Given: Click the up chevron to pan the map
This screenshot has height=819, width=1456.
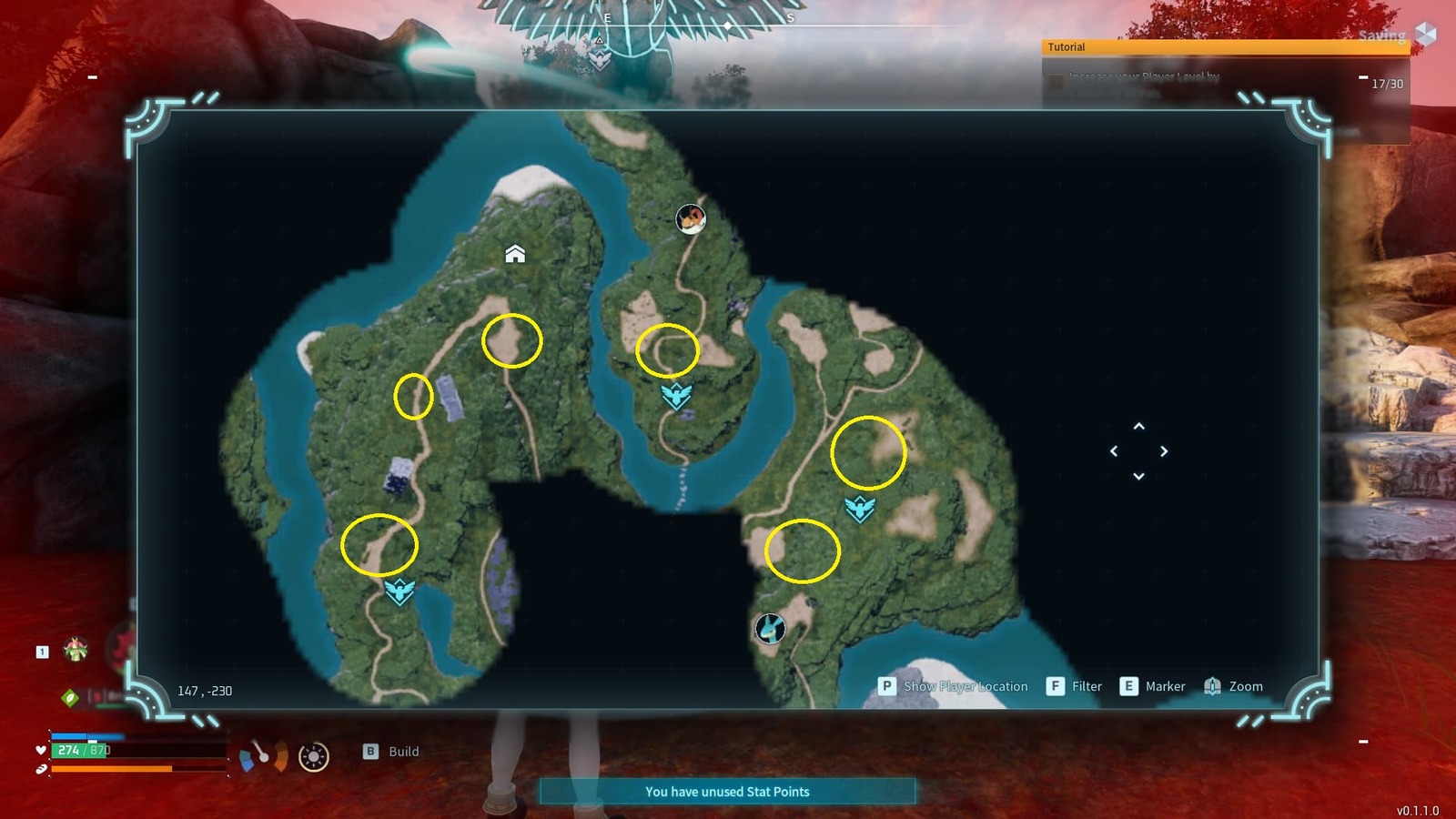Looking at the screenshot, I should pyautogui.click(x=1138, y=428).
